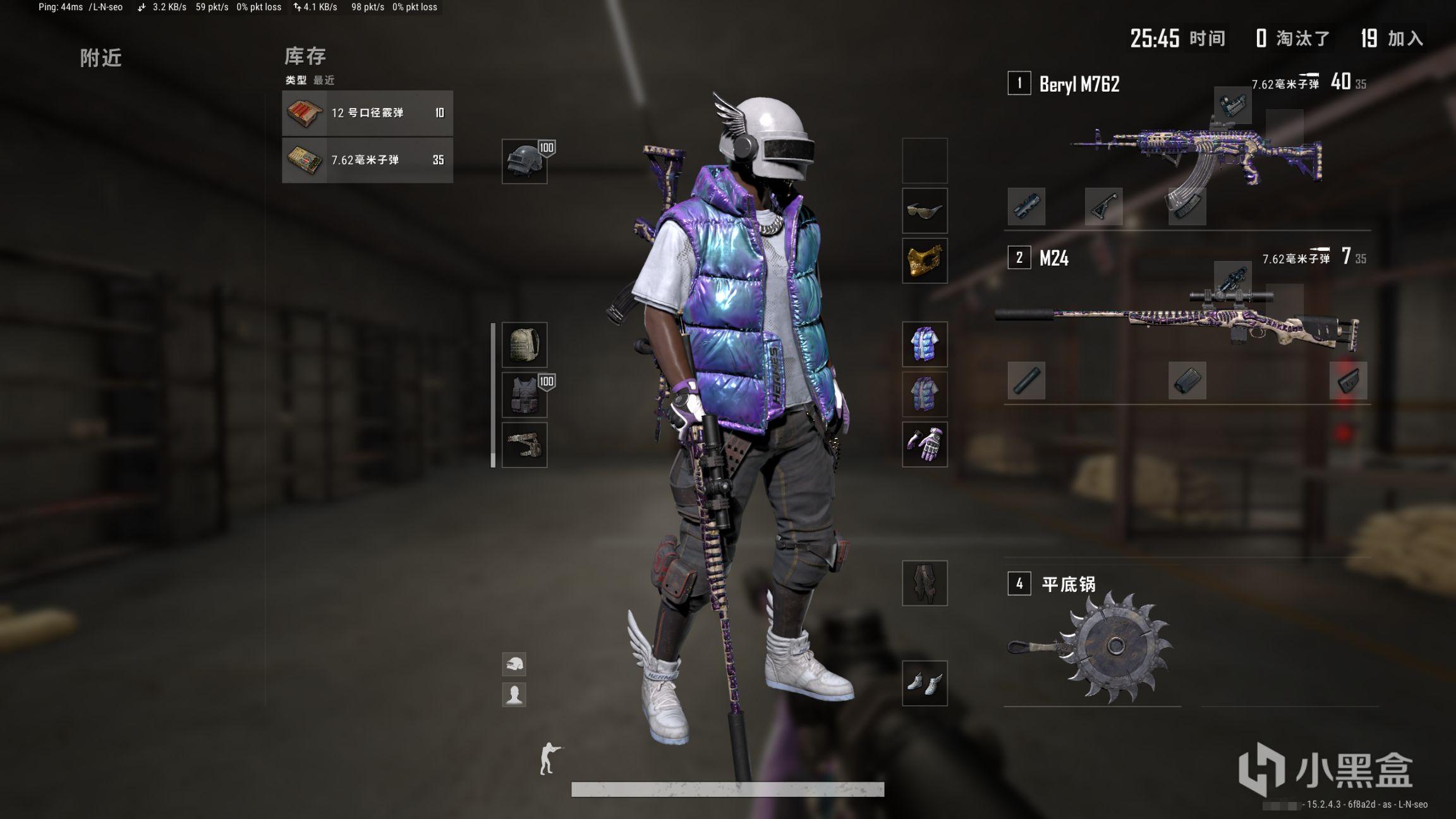The height and width of the screenshot is (819, 1456).
Task: Select the 12 gauge shotgun ammo row
Action: pos(367,113)
